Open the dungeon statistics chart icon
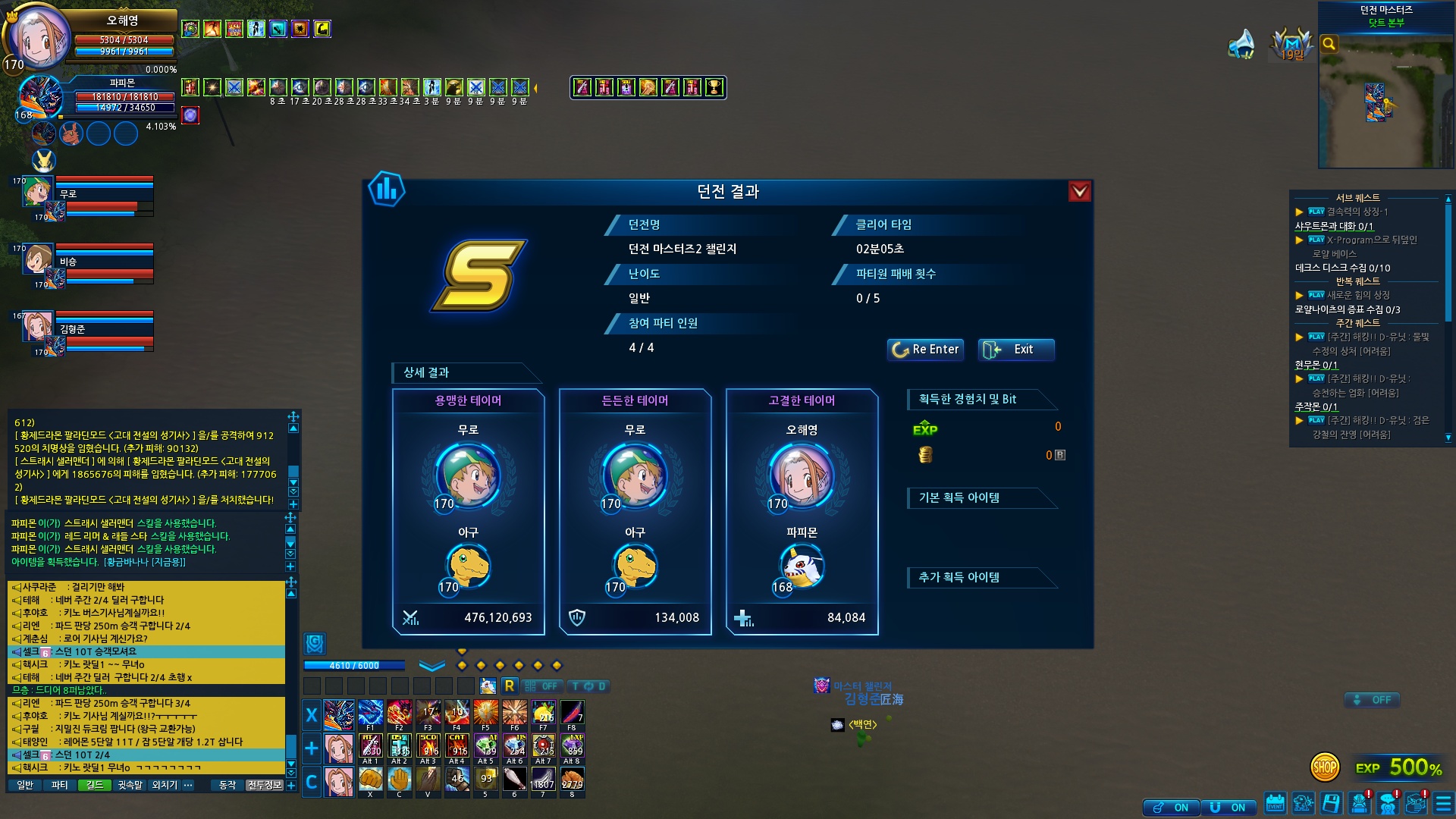 coord(386,190)
